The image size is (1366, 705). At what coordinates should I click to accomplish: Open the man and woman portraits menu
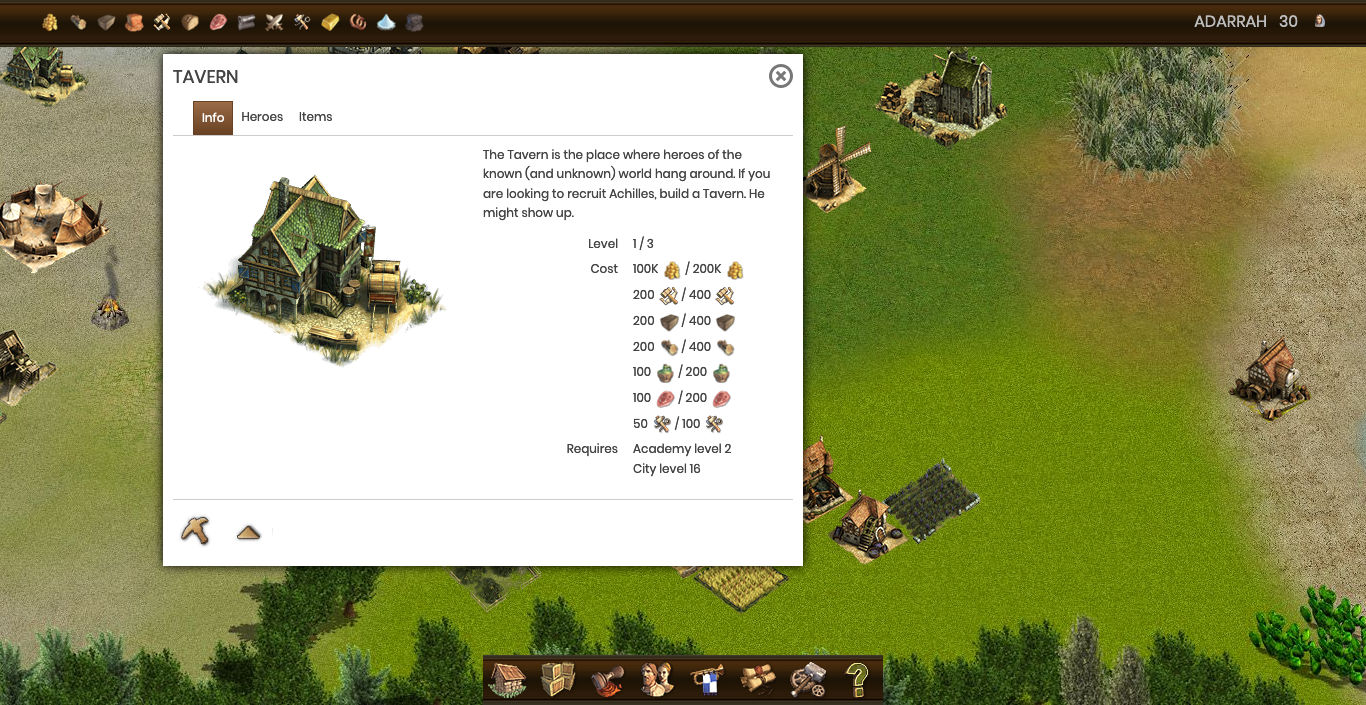point(657,679)
